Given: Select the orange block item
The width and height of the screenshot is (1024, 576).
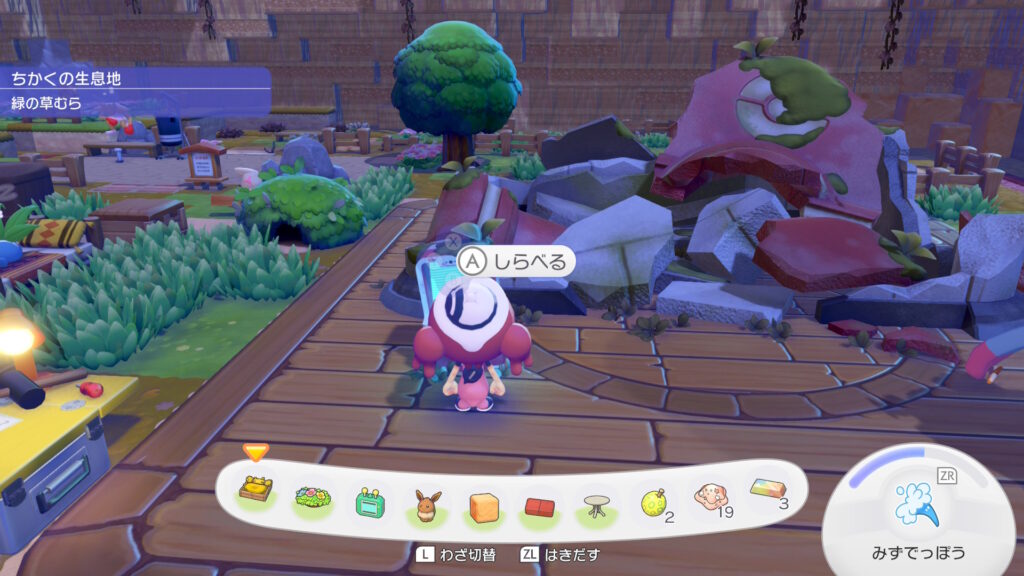Looking at the screenshot, I should click(485, 506).
